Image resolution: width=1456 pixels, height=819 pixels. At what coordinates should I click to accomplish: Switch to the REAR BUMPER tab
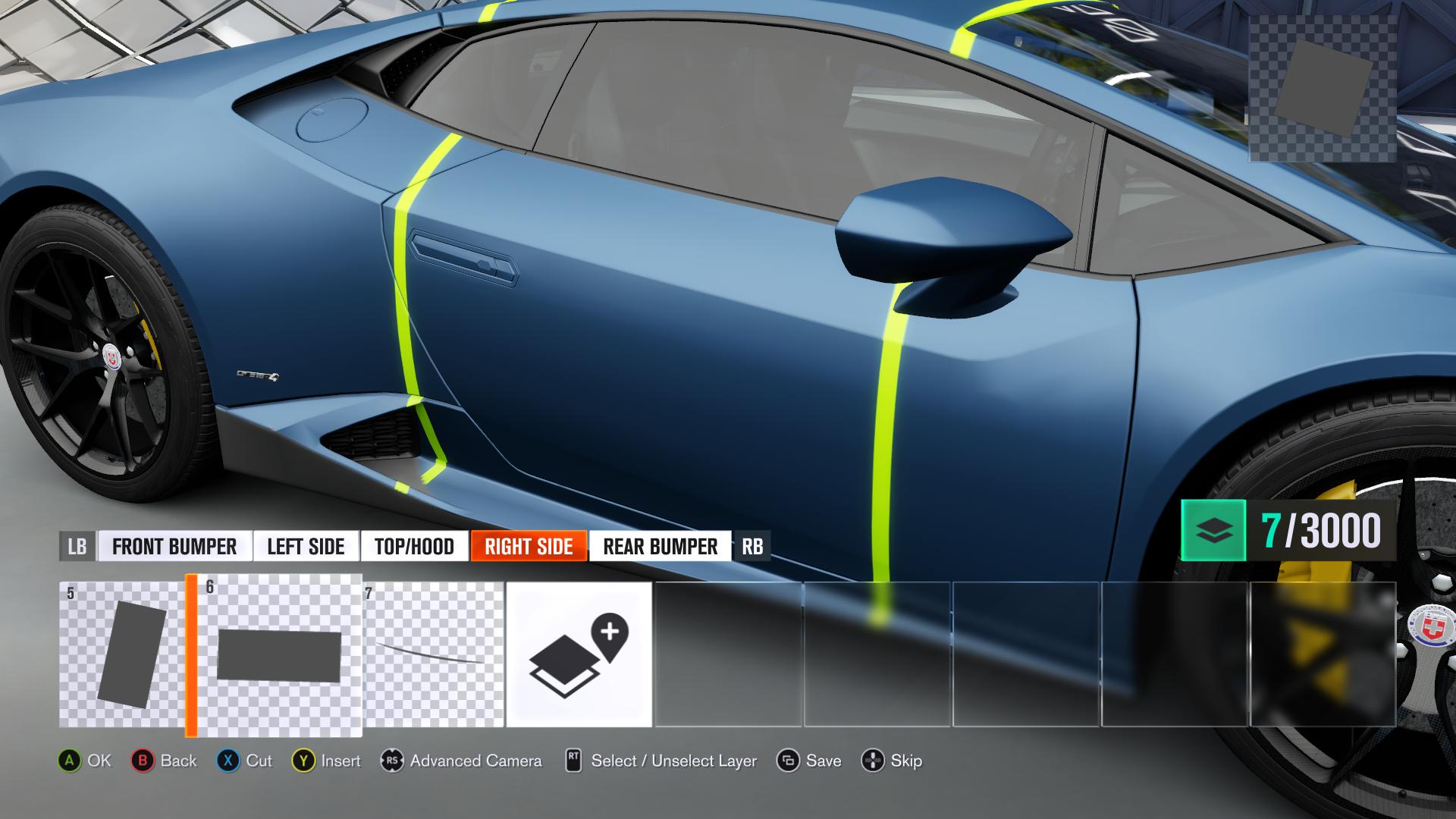pos(659,546)
